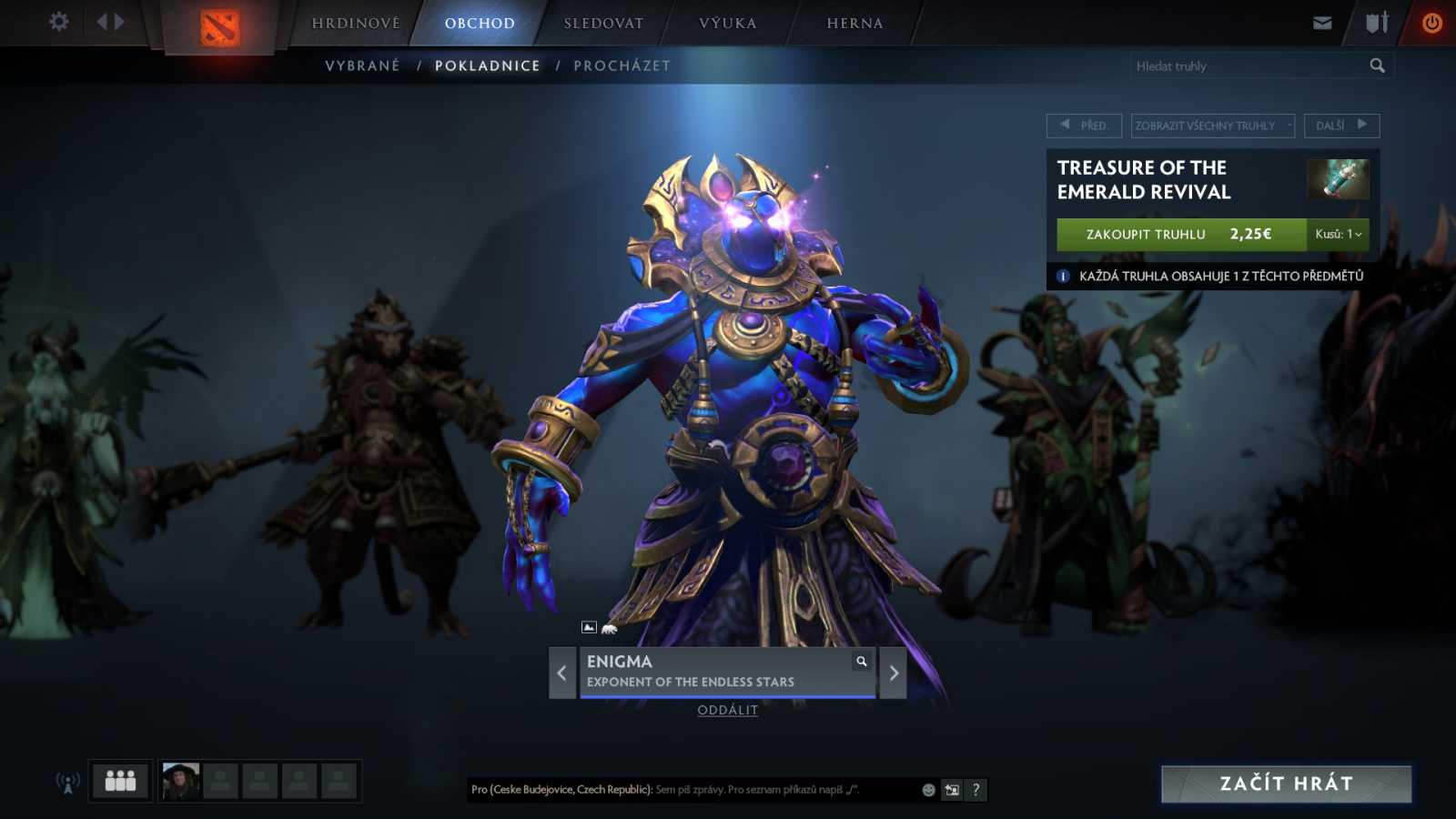Click the ODDÁLIT link below Enigma

tap(727, 711)
